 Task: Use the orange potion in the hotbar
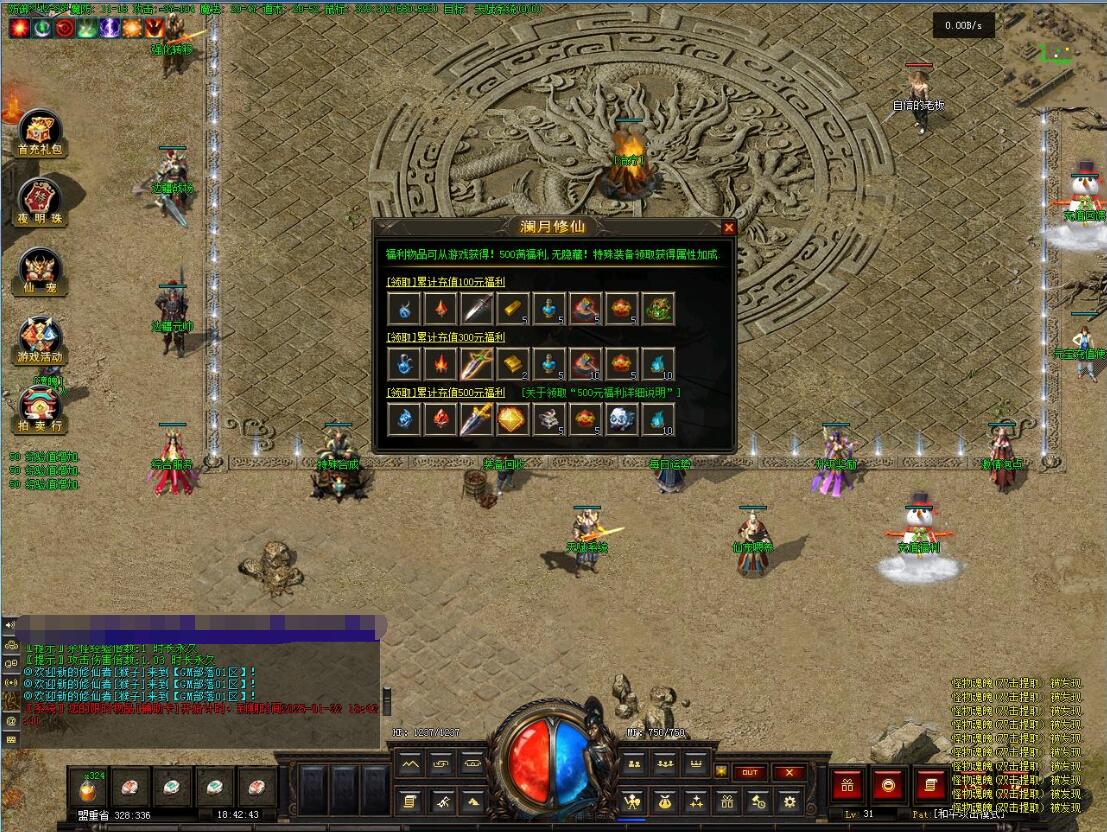coord(88,787)
